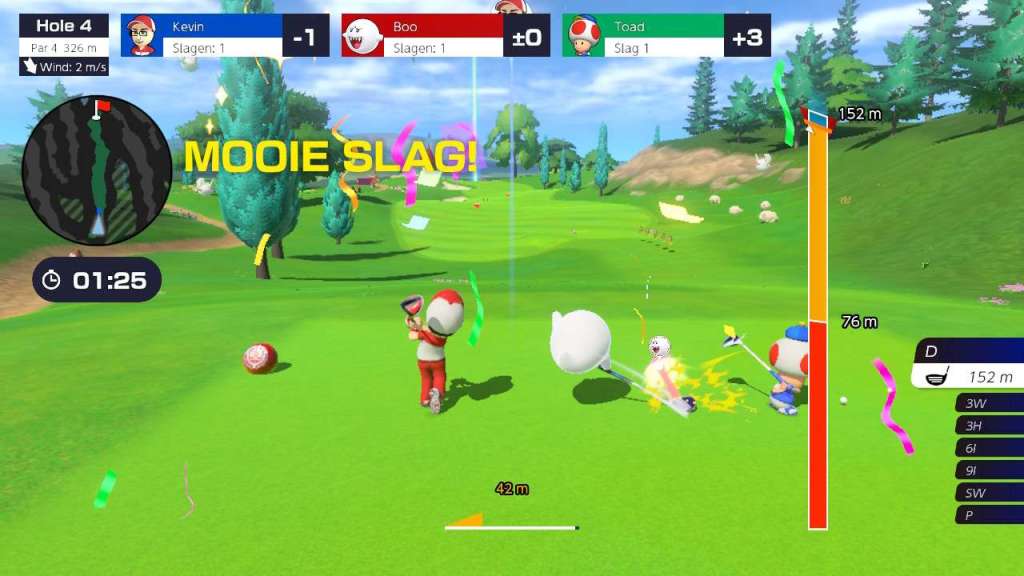Viewport: 1024px width, 576px height.
Task: Open the circular course minimap
Action: tap(97, 170)
